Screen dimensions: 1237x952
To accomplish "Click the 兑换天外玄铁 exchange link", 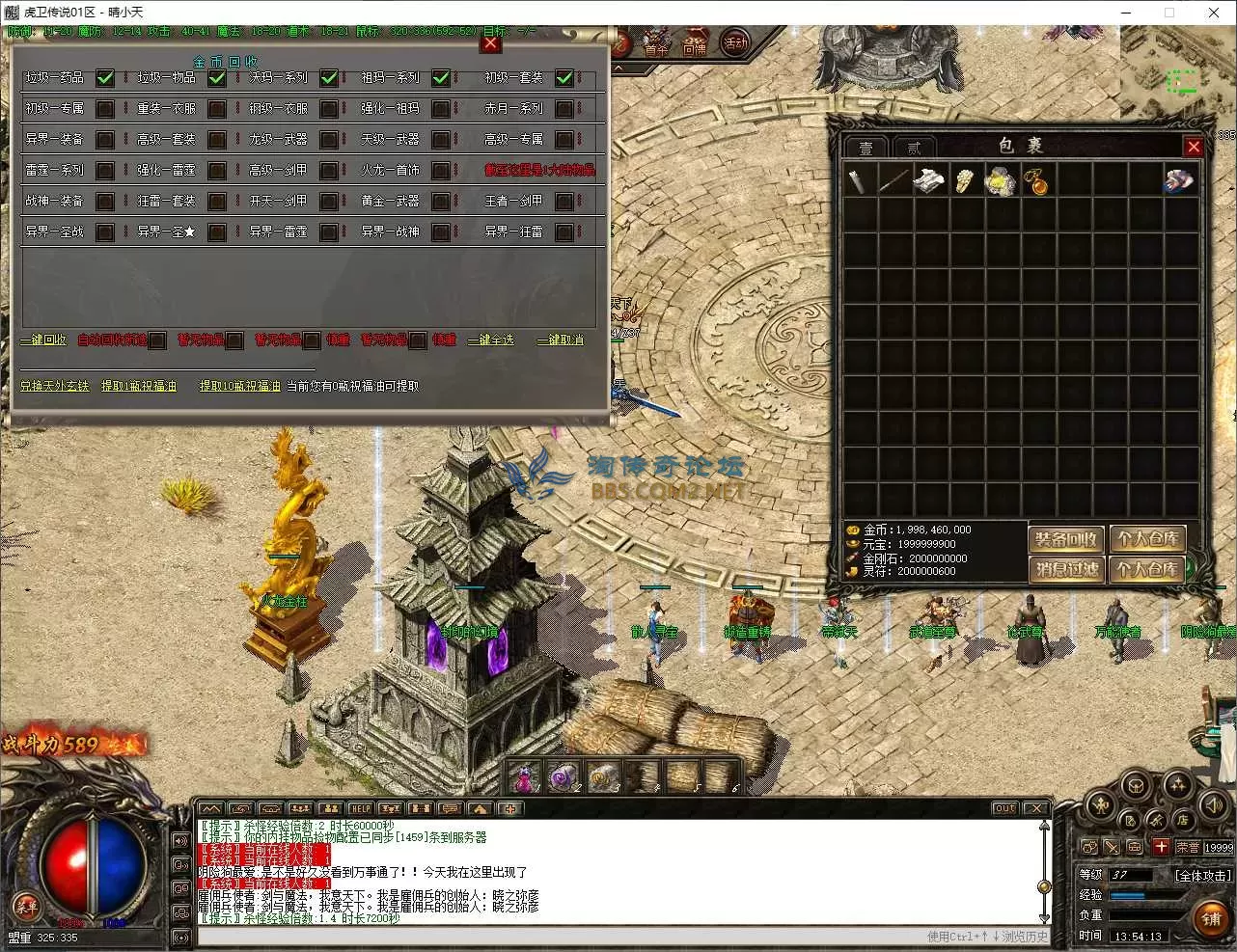I will 54,386.
